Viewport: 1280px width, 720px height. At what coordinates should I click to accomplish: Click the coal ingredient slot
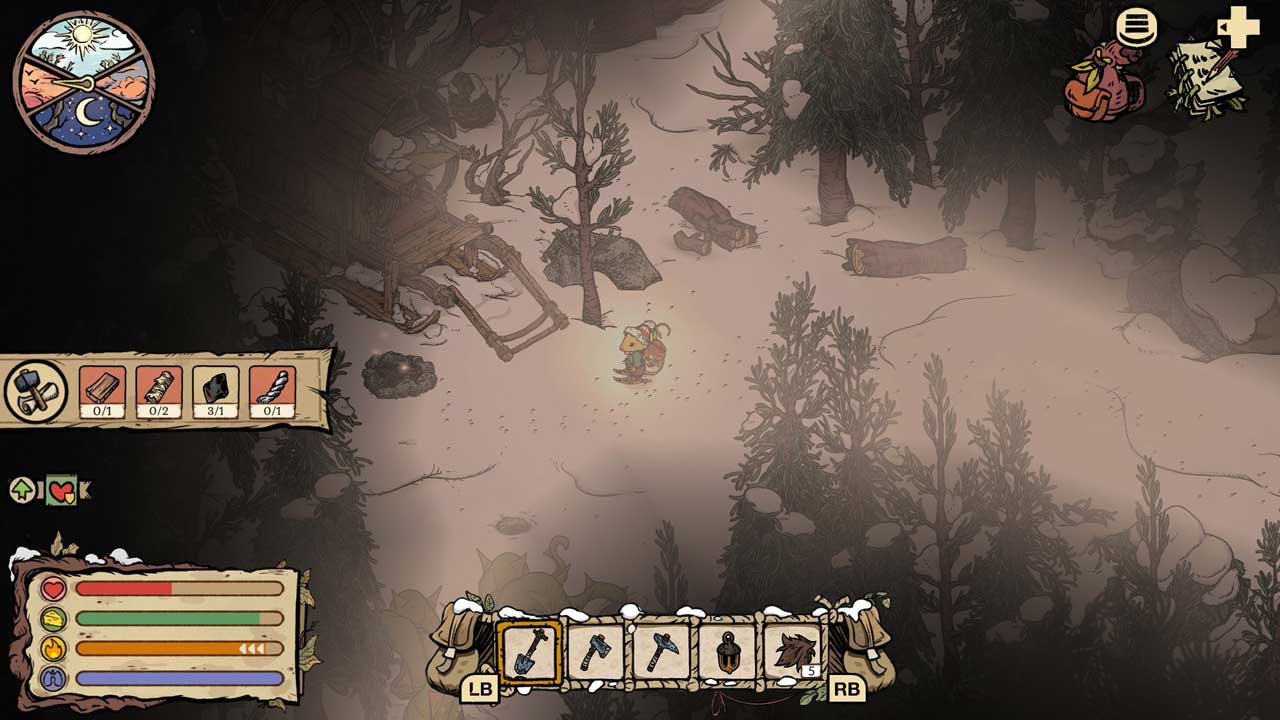coord(215,391)
